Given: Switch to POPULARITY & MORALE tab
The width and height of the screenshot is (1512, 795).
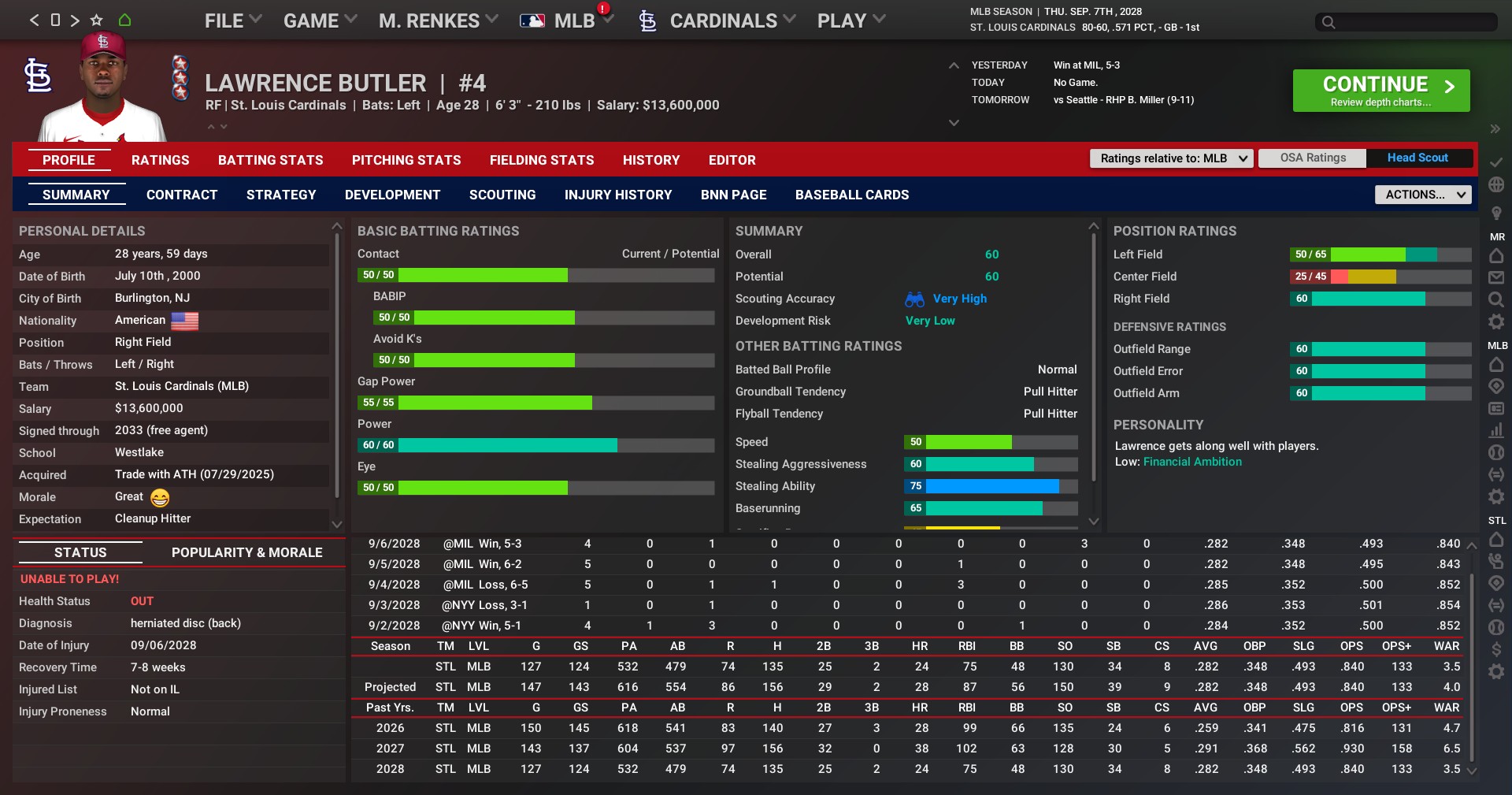Looking at the screenshot, I should 246,552.
